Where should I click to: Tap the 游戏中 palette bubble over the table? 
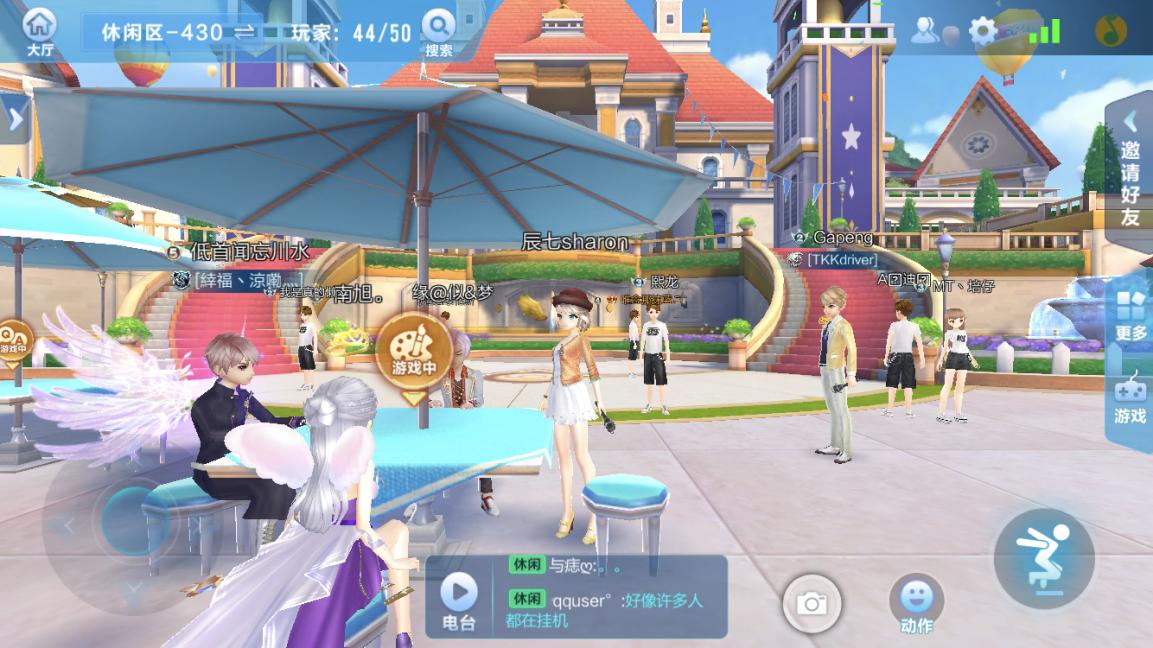pyautogui.click(x=413, y=352)
